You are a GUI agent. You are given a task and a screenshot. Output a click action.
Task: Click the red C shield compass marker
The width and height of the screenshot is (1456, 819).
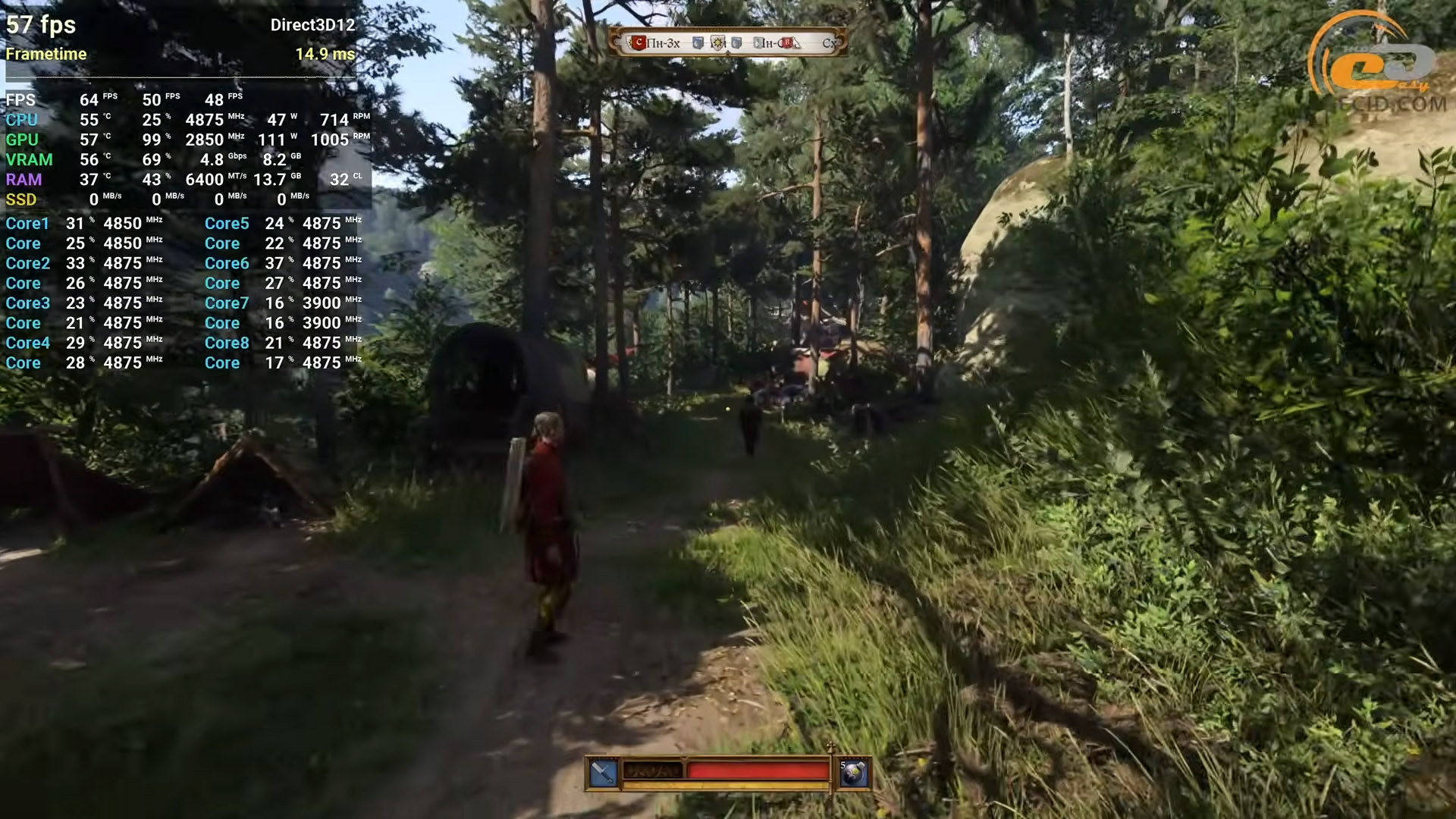coord(639,42)
